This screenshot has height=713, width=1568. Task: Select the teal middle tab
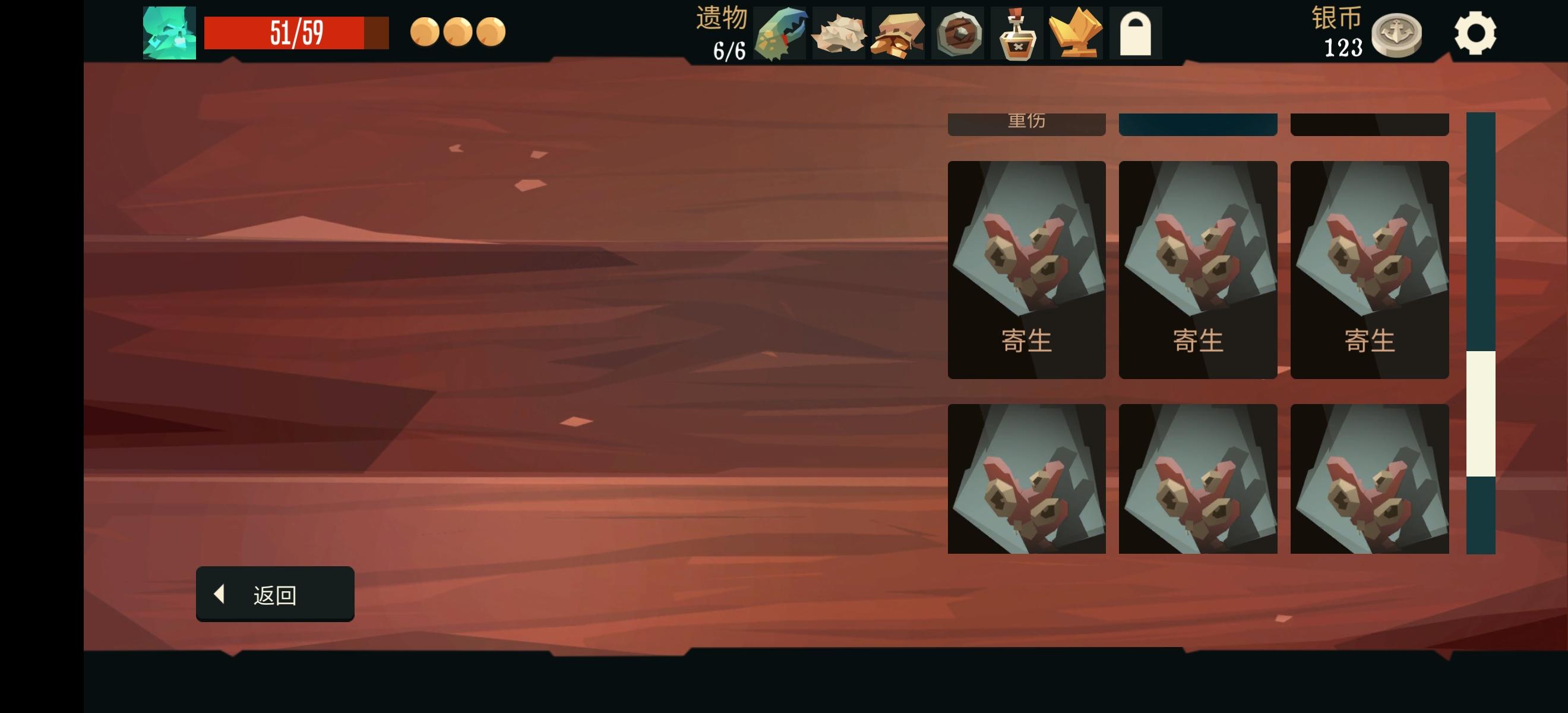pos(1198,124)
